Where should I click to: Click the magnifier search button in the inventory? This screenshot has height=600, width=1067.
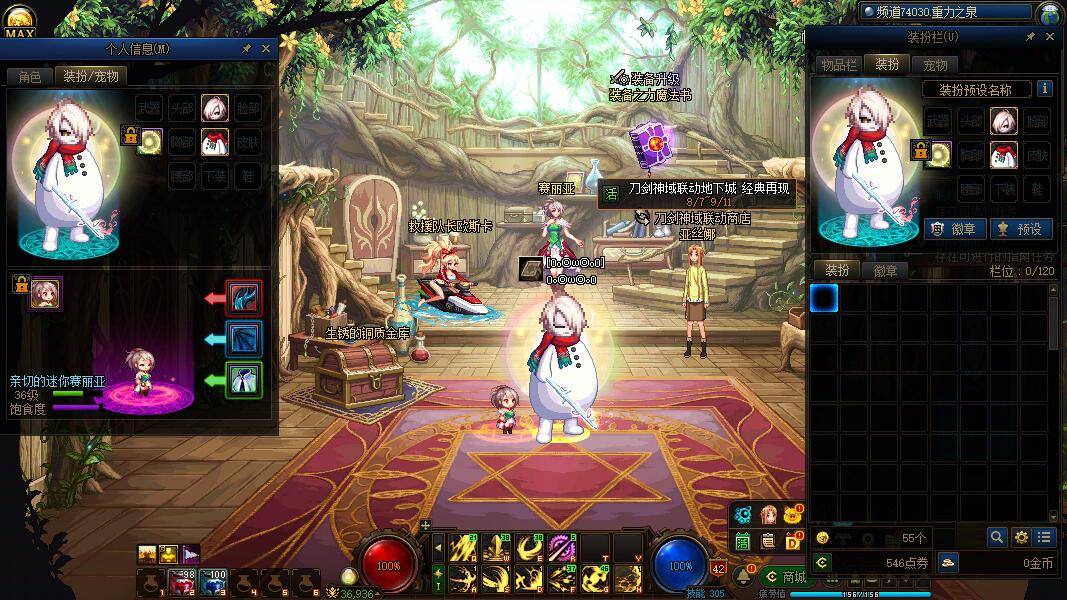coord(997,537)
